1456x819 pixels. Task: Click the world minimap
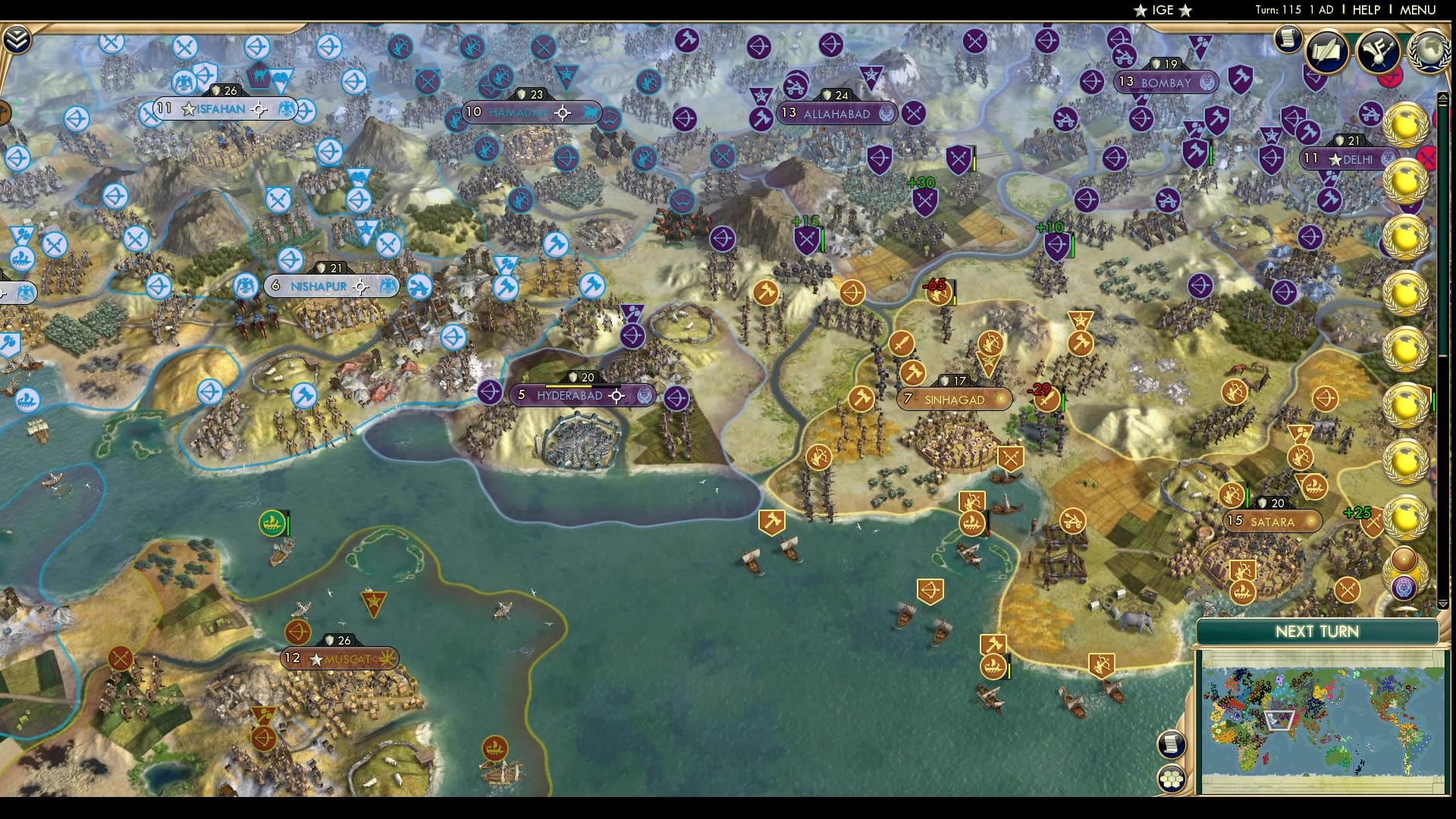click(1321, 721)
